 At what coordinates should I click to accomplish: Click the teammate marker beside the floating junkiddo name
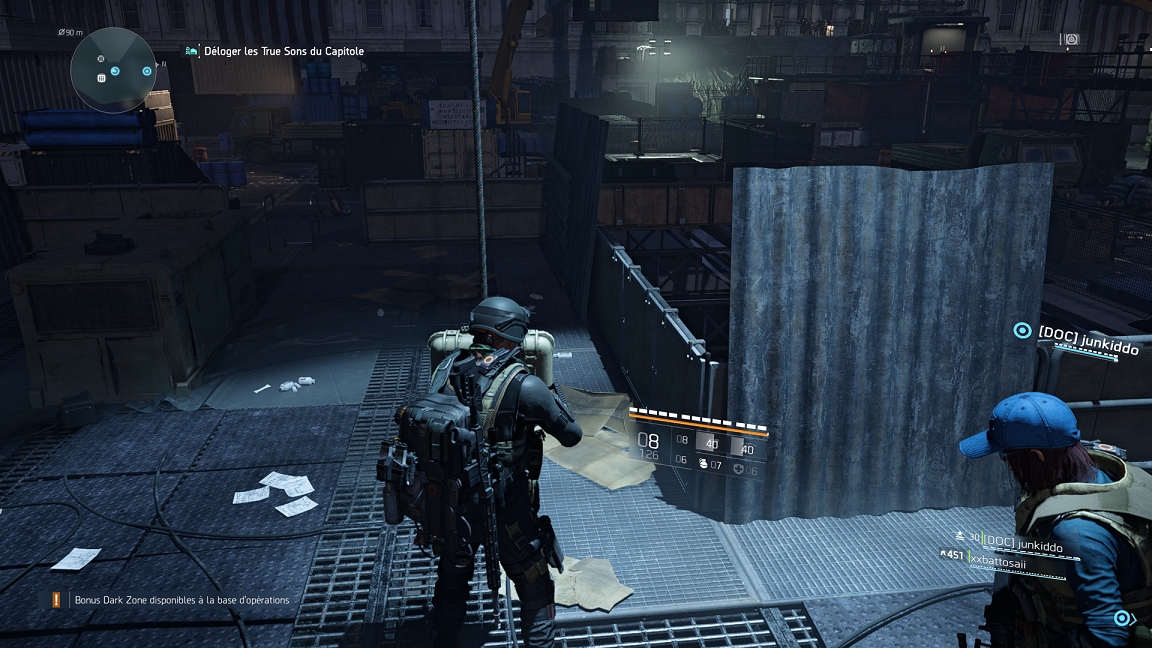pyautogui.click(x=1021, y=330)
